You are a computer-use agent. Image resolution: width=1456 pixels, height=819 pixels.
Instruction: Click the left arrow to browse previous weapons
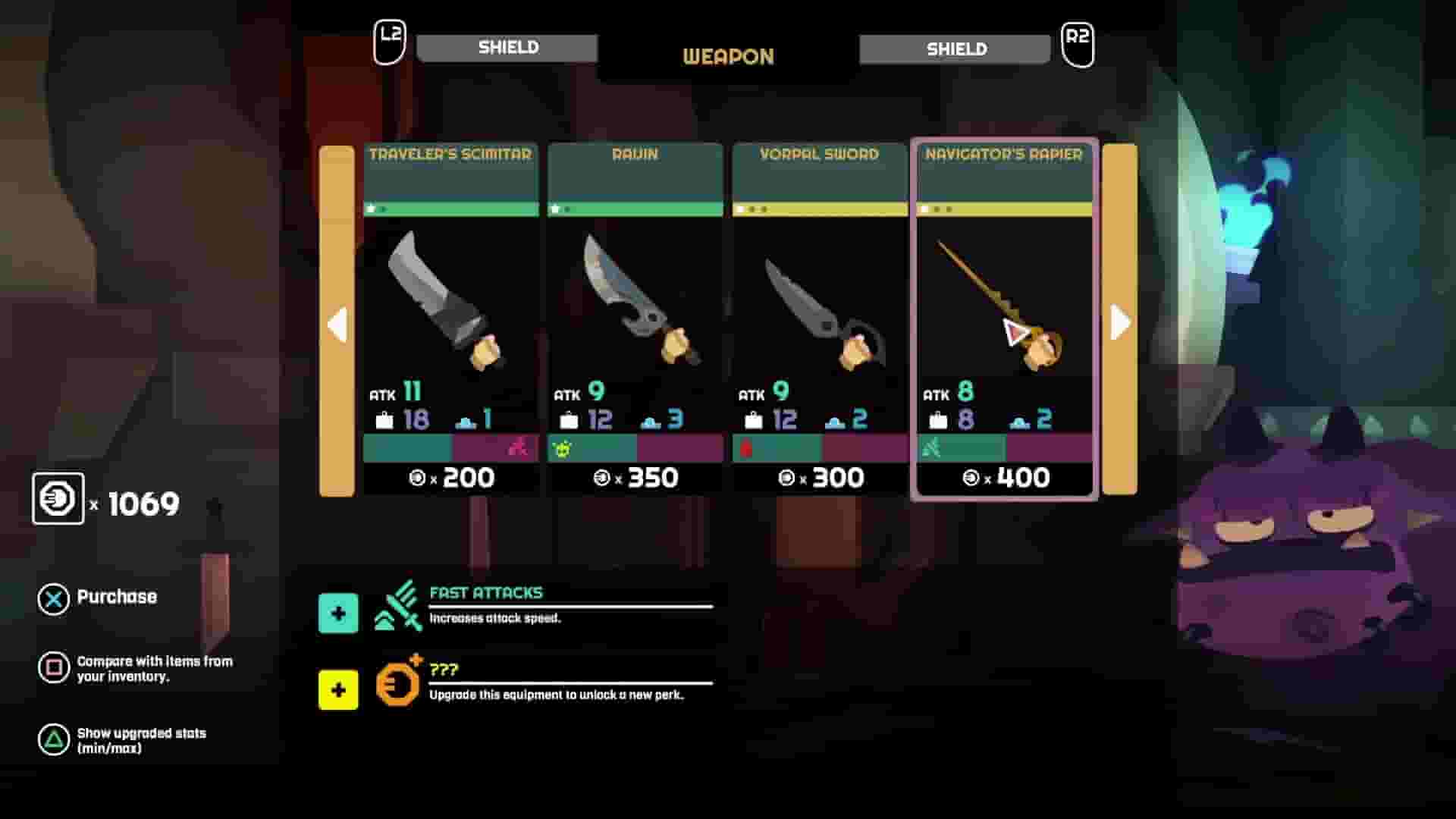(x=338, y=322)
